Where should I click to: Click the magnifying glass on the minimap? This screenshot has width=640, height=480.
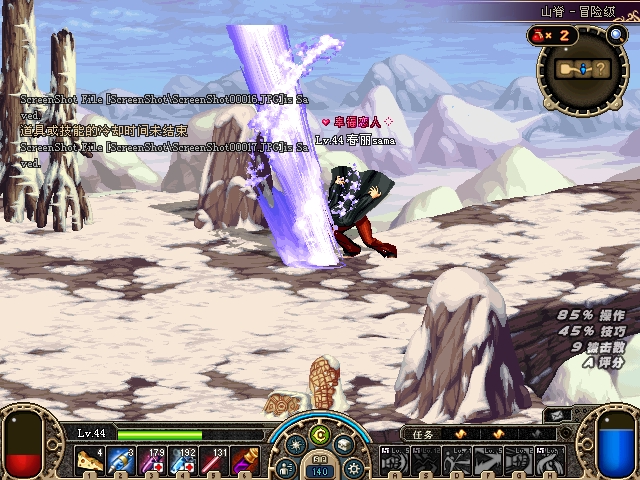tap(616, 35)
